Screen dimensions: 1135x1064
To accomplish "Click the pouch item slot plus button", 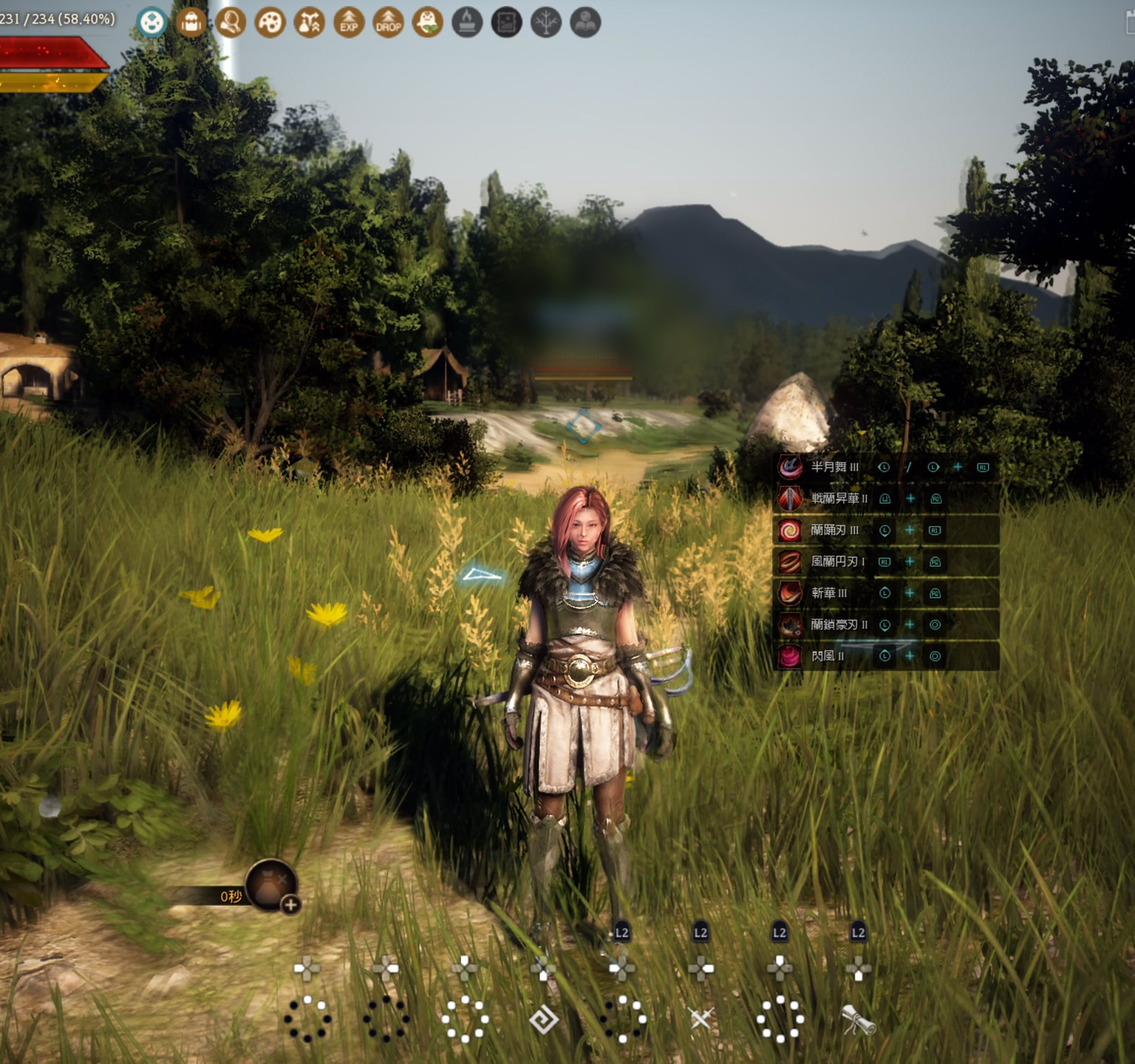I will click(290, 904).
